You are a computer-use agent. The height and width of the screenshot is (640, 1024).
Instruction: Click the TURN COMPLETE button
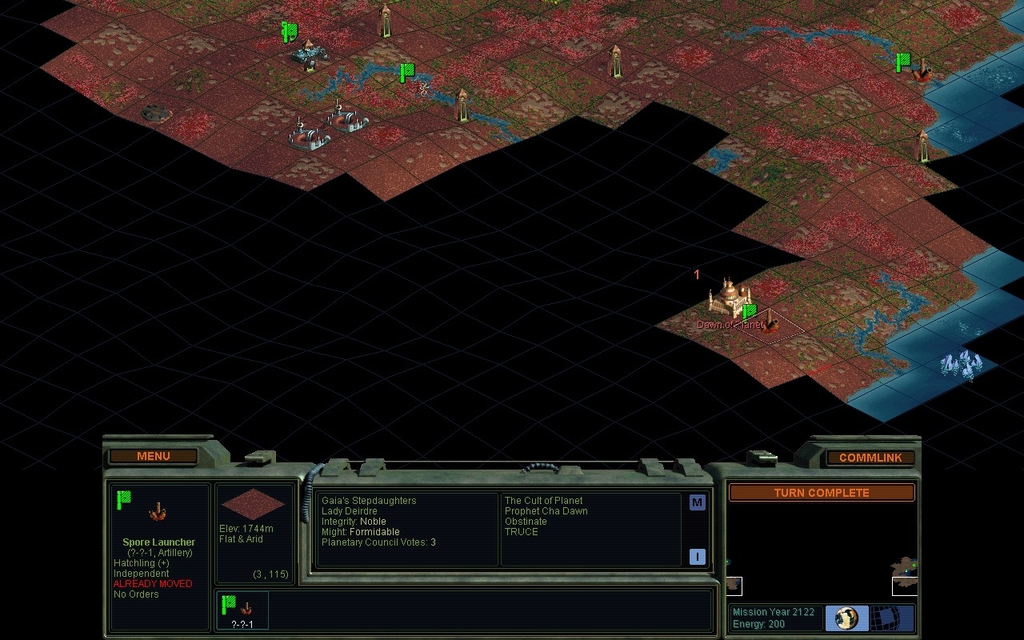[x=821, y=493]
